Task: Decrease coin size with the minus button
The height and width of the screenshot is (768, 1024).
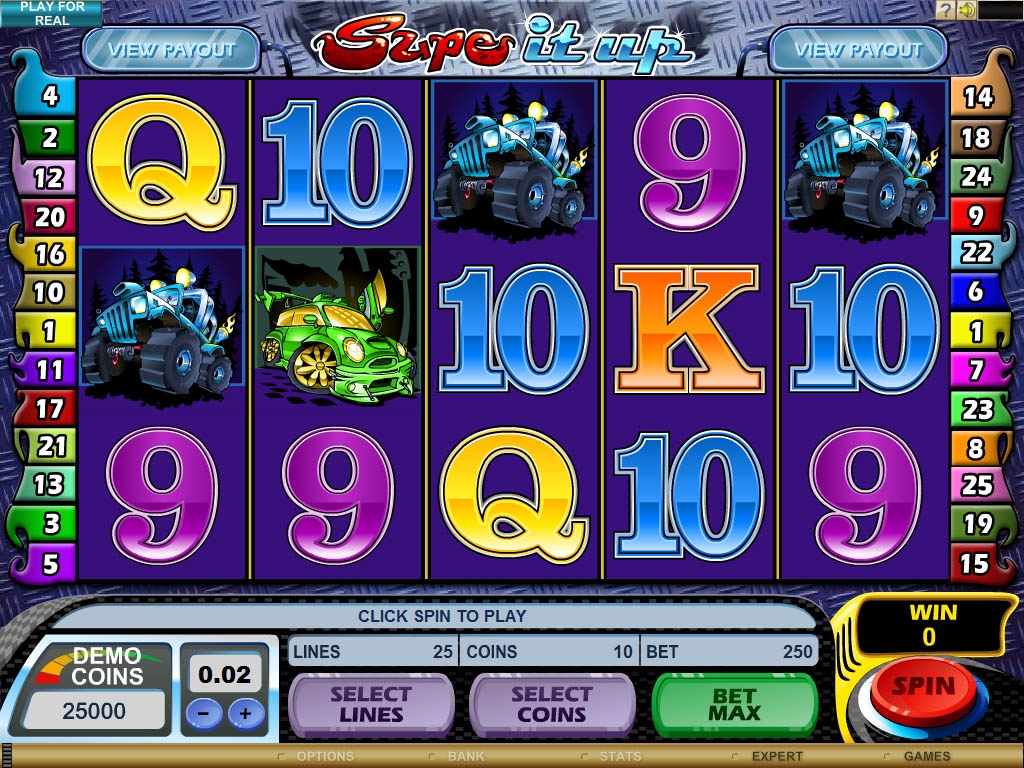Action: coord(204,714)
